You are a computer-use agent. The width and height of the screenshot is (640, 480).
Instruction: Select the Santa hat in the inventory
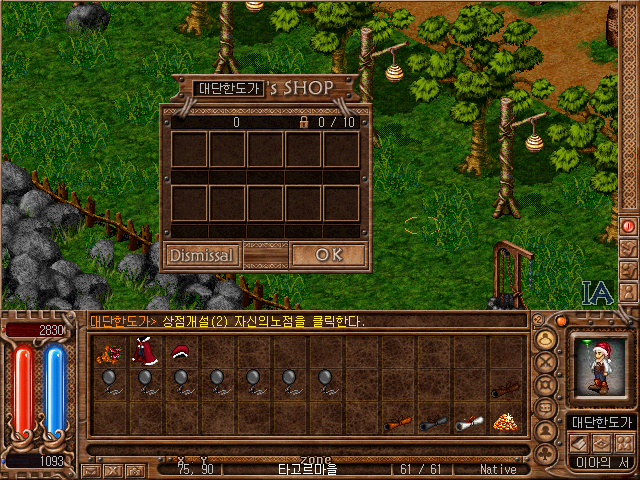point(180,352)
